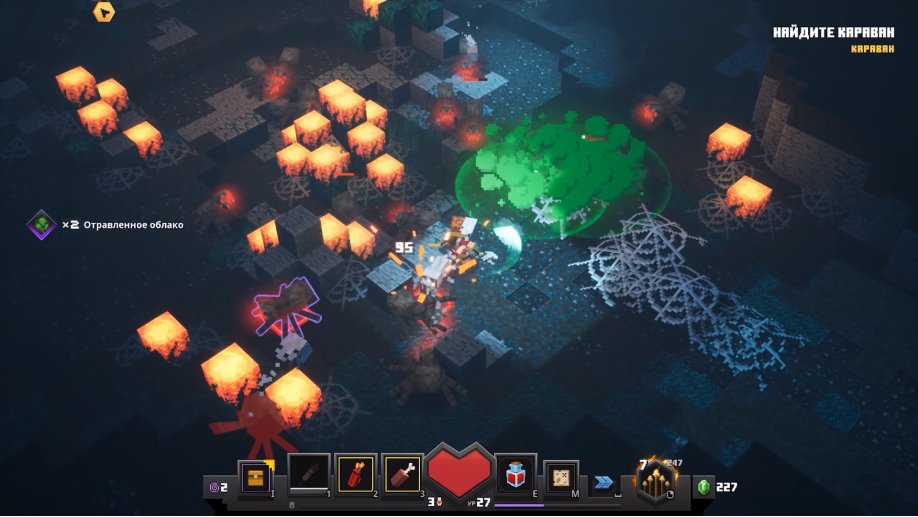Activate the fireworks arrow artifact

(x=356, y=474)
